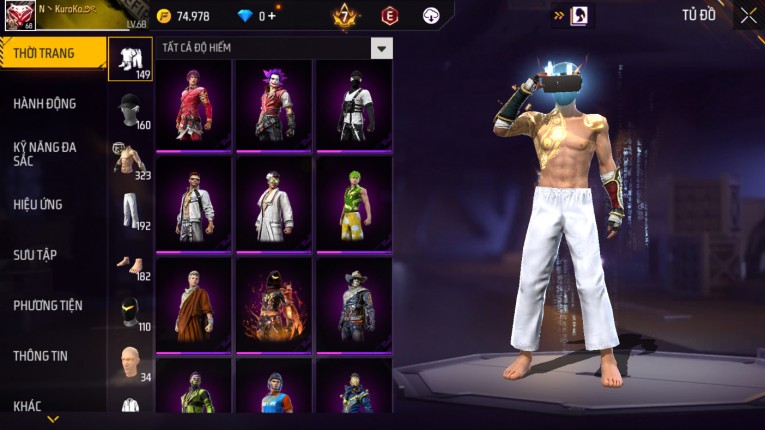
Task: Select the torso category with 323 items
Action: [130, 161]
